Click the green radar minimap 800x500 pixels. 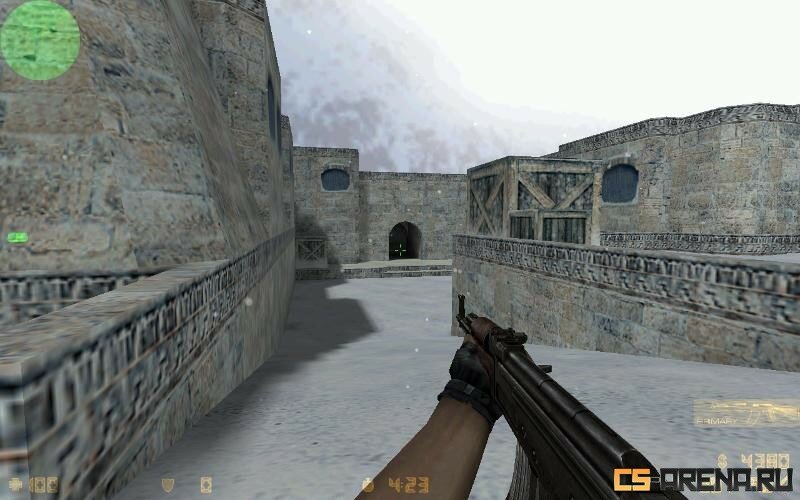40,40
